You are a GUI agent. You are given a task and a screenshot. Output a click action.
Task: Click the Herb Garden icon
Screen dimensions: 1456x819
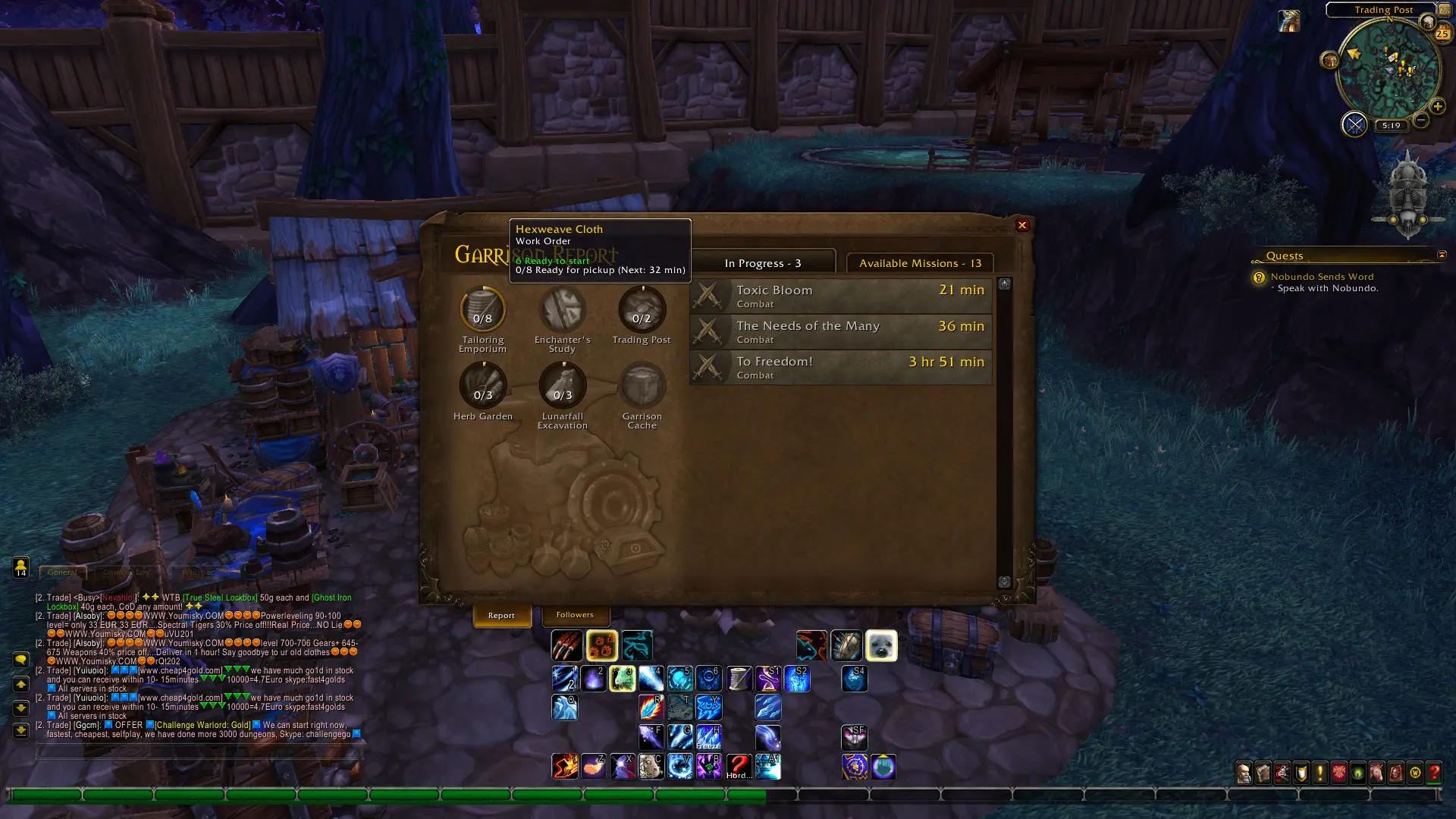(482, 386)
